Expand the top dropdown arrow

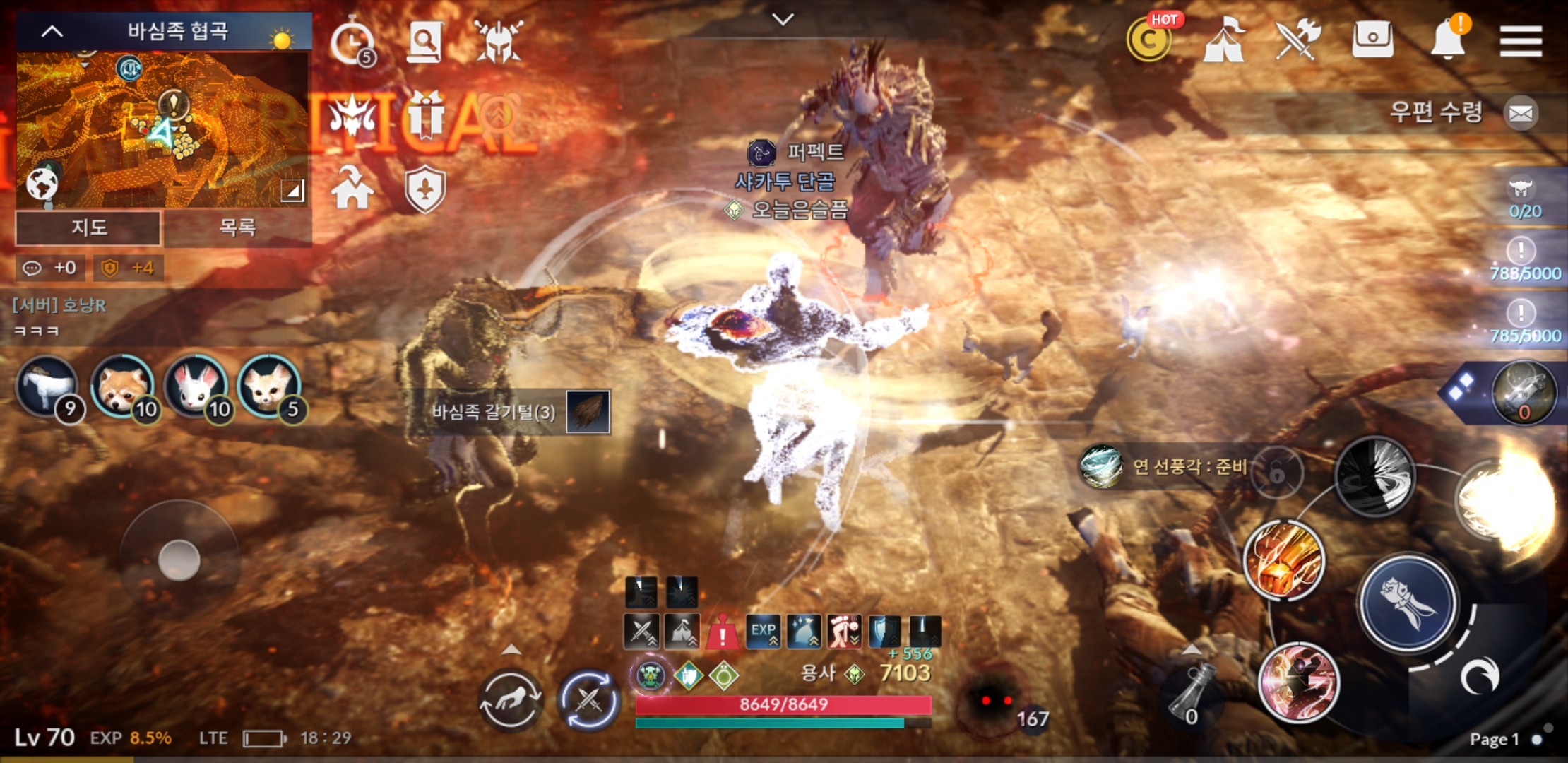pyautogui.click(x=783, y=20)
